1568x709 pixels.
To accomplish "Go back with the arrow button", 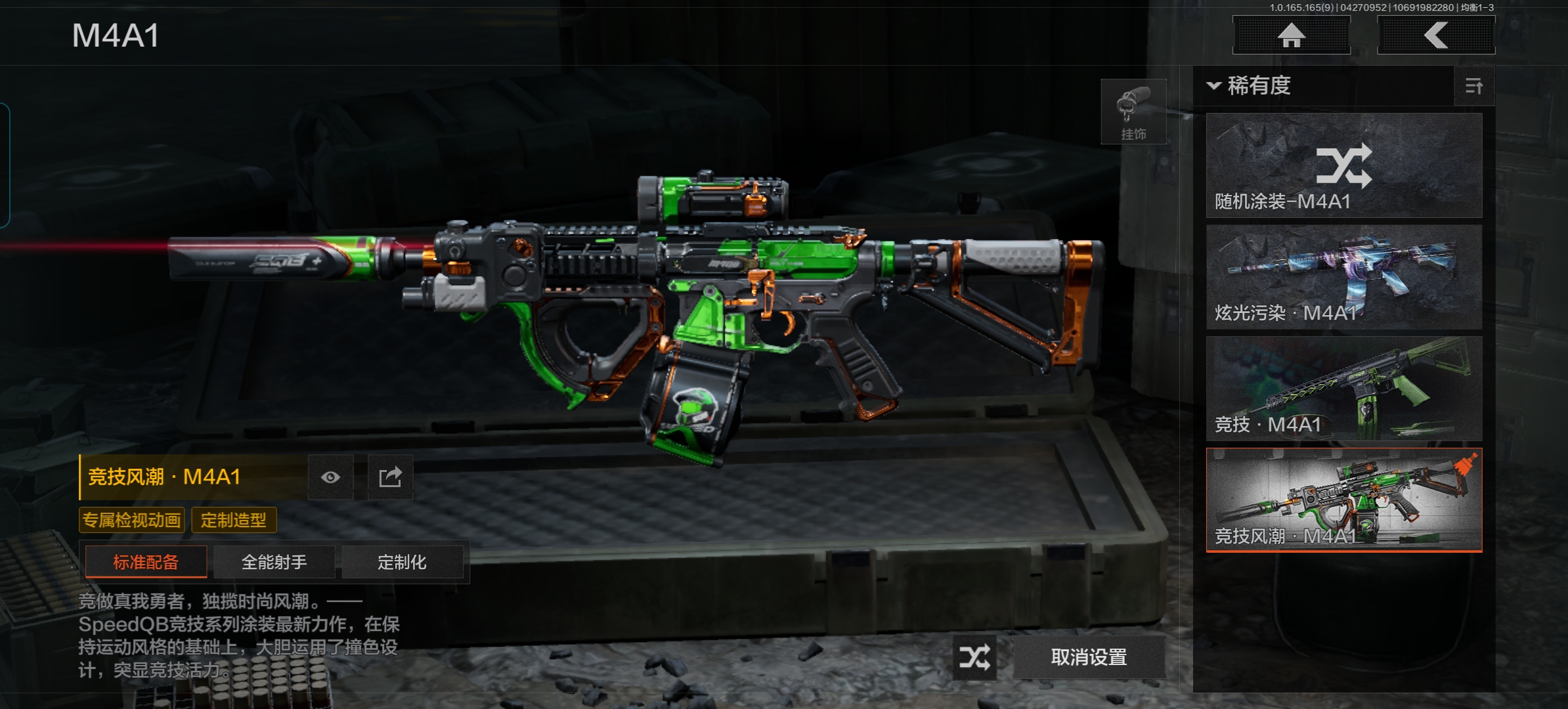I will (x=1436, y=35).
